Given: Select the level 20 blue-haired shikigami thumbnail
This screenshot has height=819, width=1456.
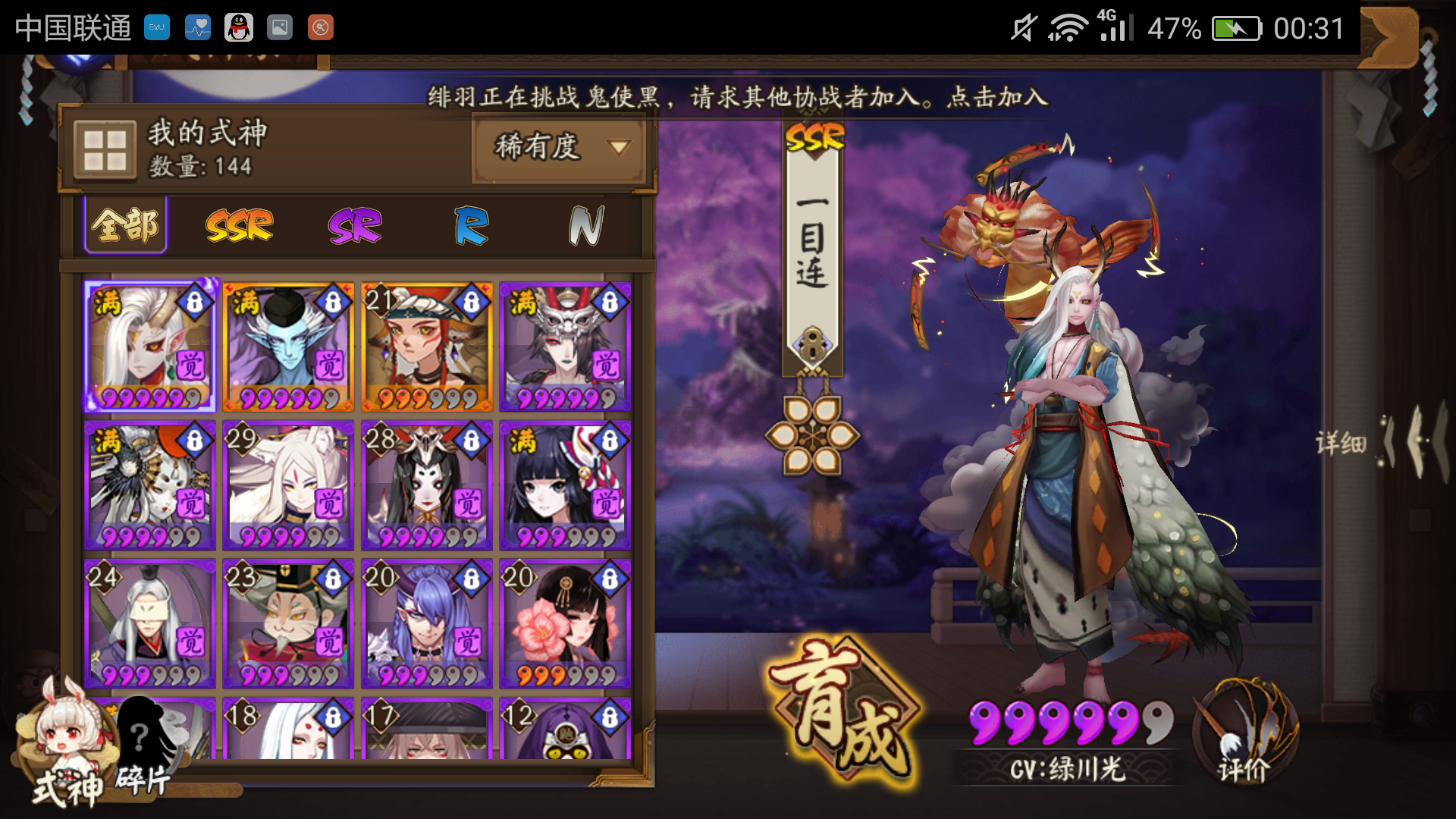Looking at the screenshot, I should click(425, 622).
